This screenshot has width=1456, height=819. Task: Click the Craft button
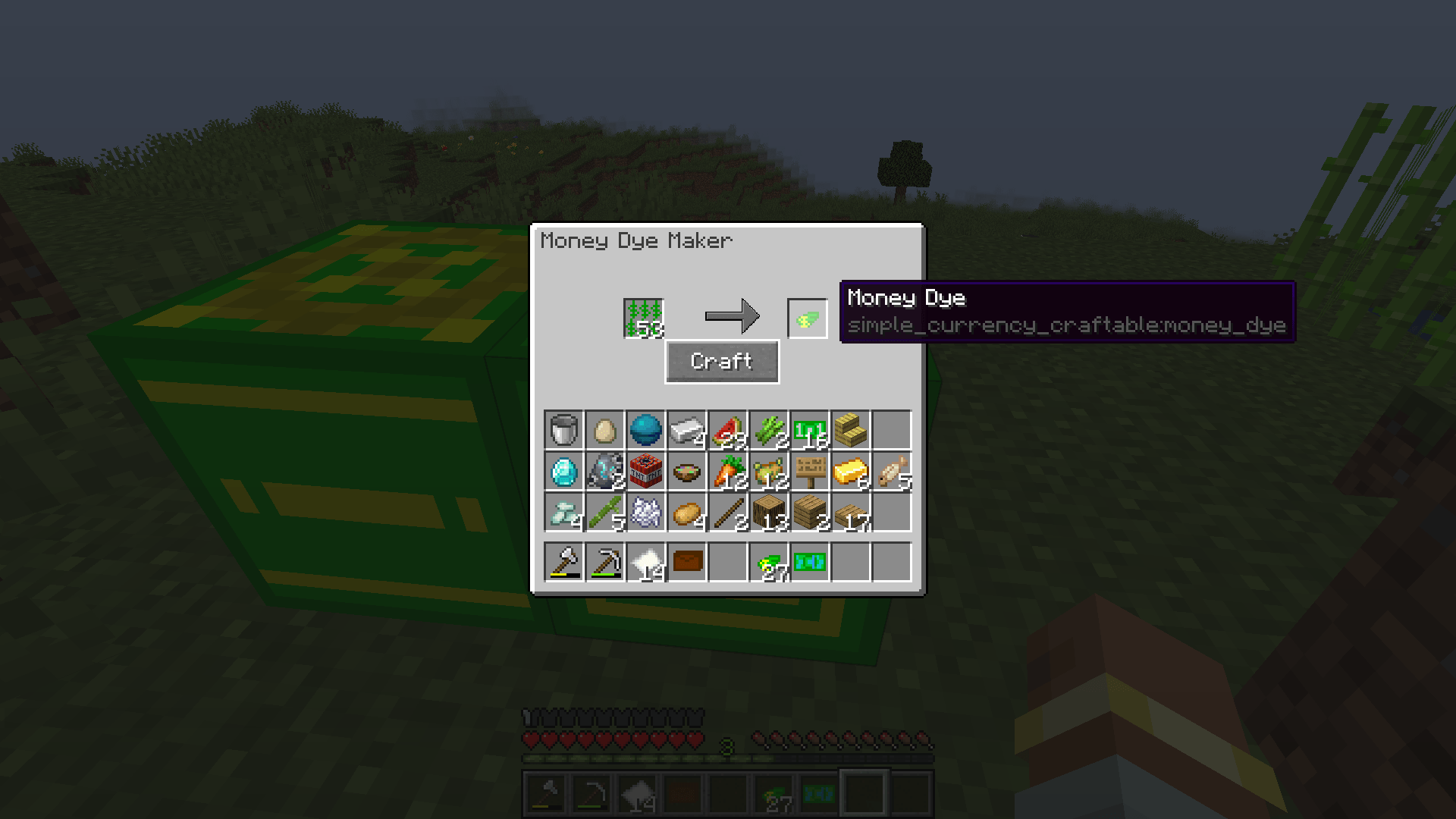721,361
